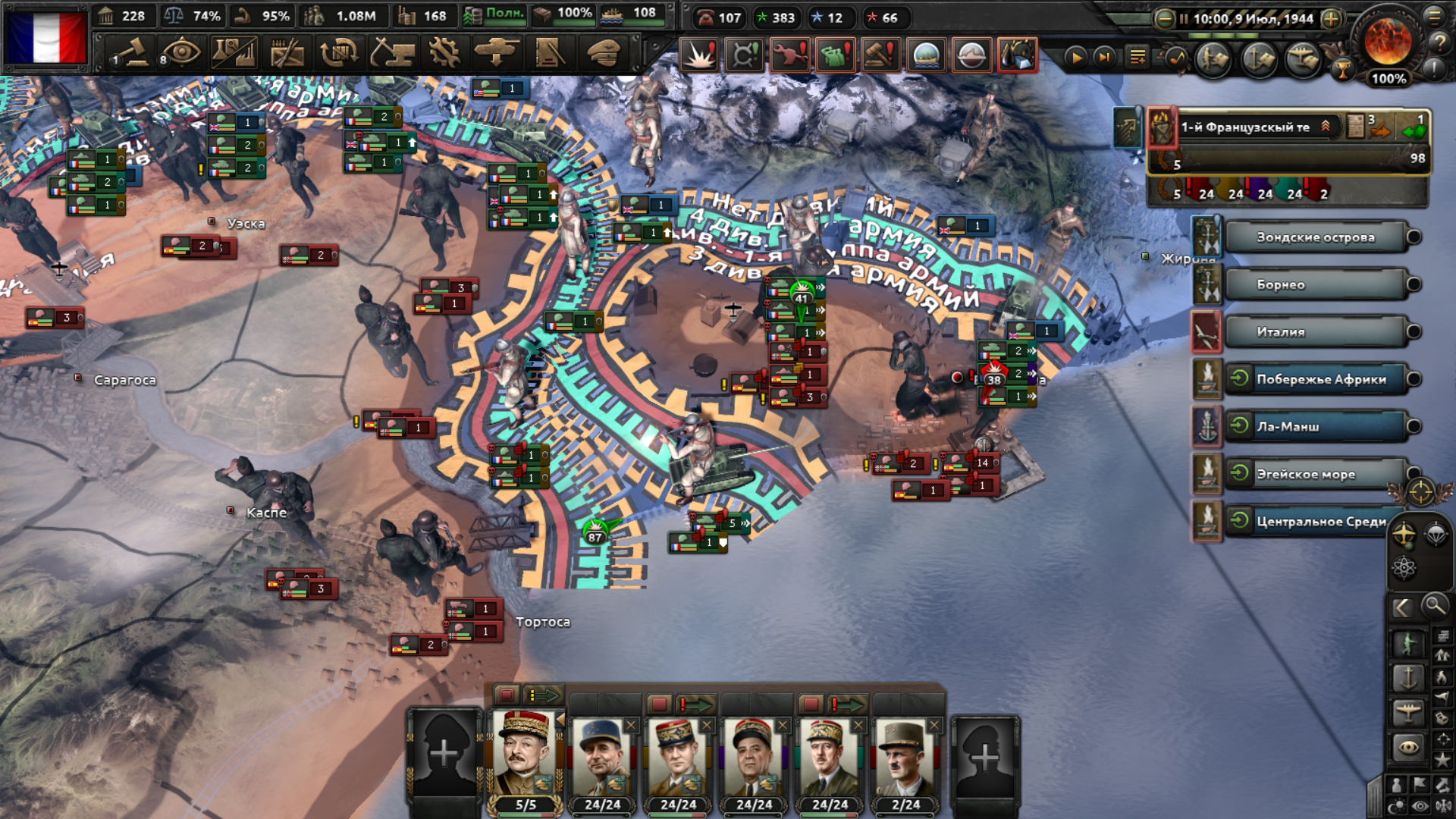Open the recruit and deploy tank tab
The height and width of the screenshot is (819, 1456).
tap(497, 54)
